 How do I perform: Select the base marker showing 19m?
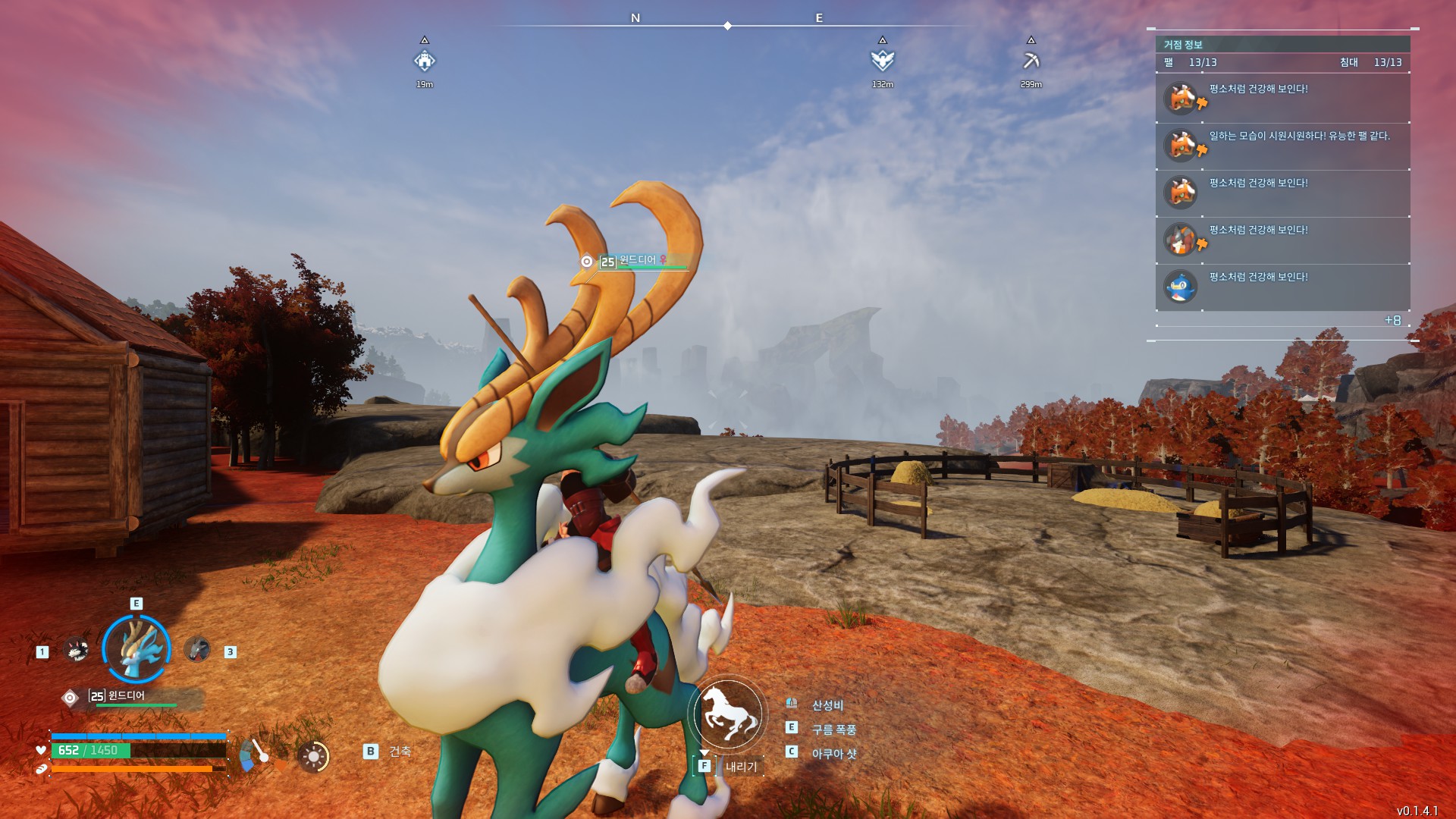(x=425, y=61)
